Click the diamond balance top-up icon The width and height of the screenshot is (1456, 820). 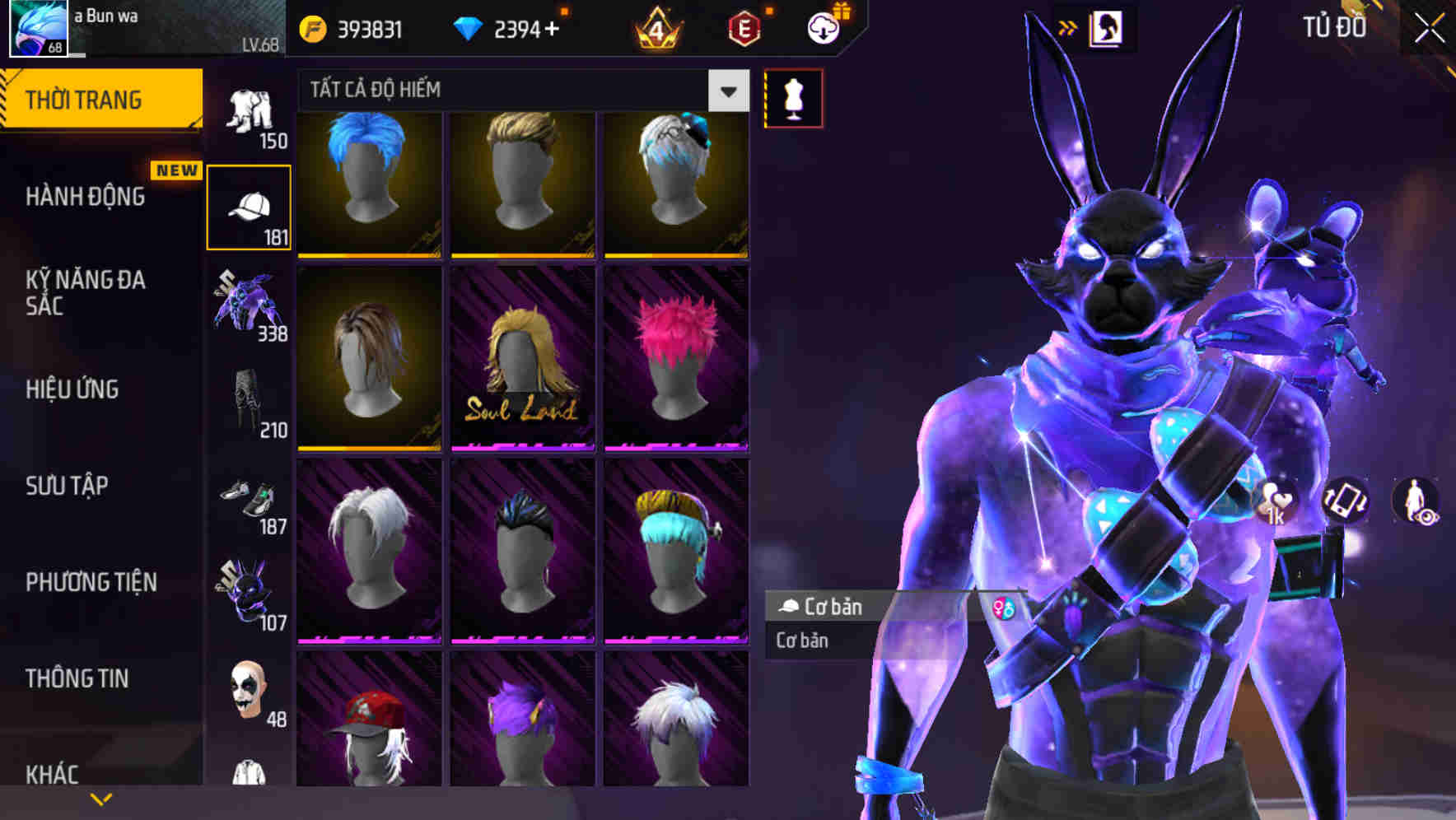point(467,28)
